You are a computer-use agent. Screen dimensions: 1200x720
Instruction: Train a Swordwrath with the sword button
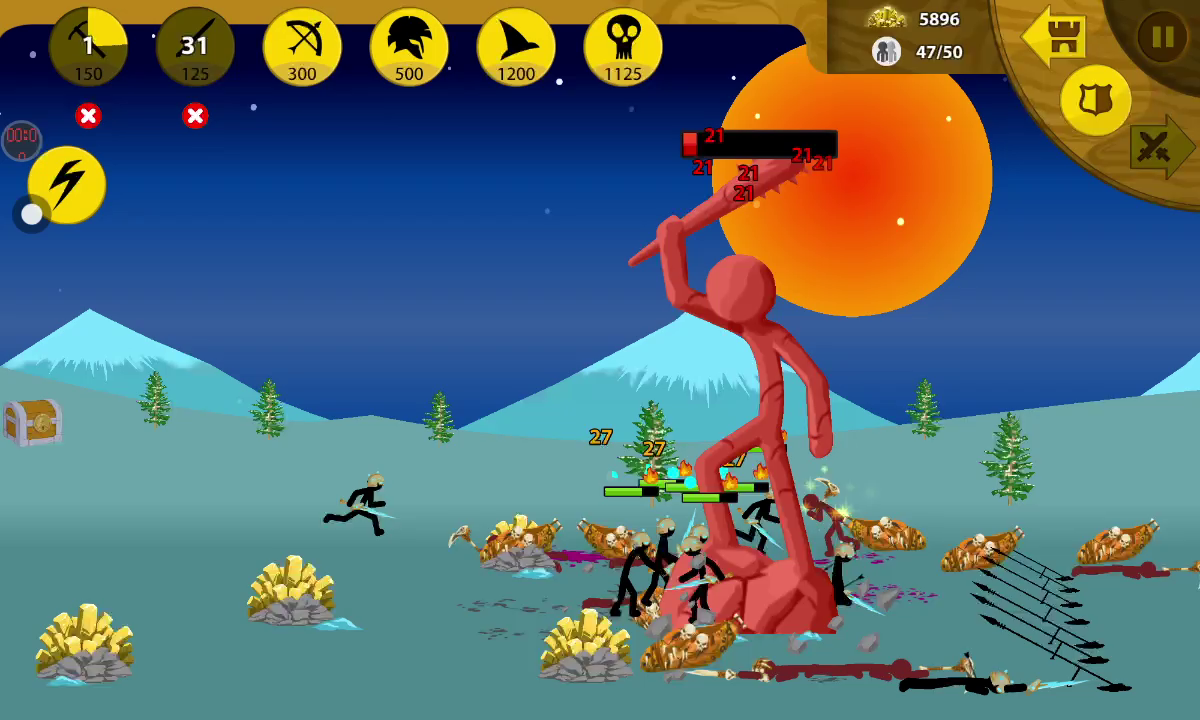coord(195,47)
